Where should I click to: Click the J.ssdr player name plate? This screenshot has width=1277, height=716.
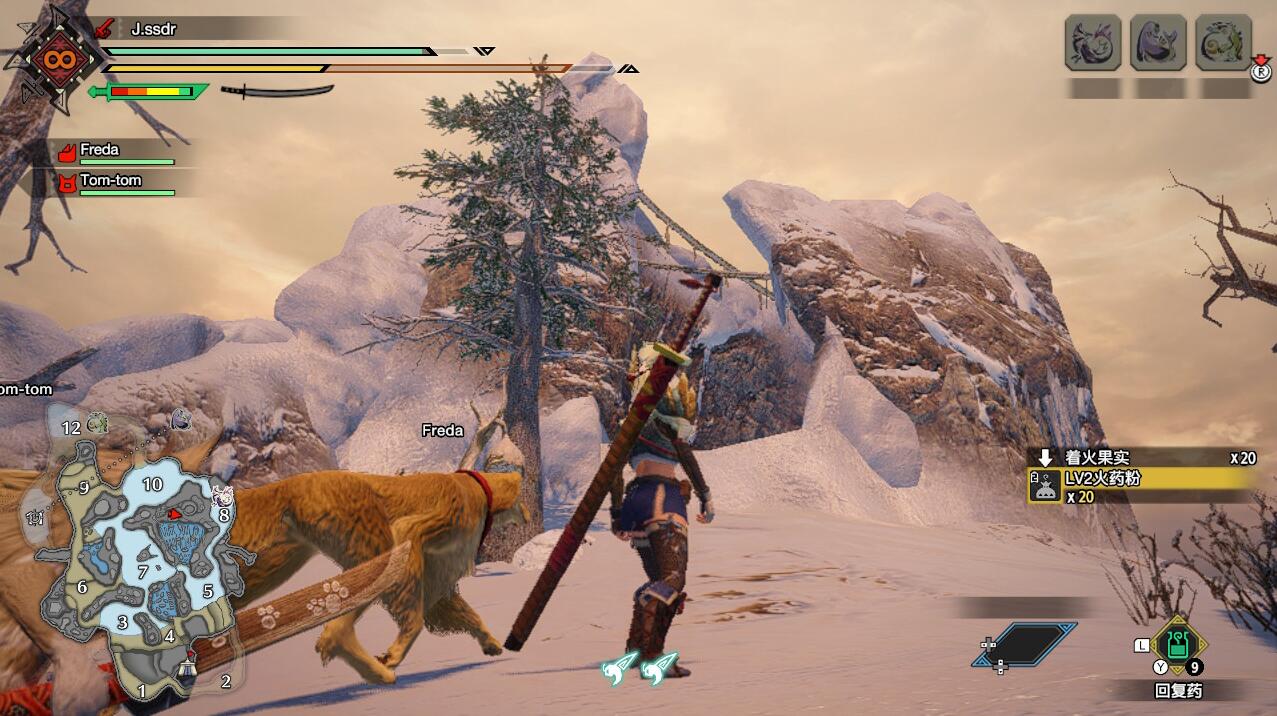153,29
